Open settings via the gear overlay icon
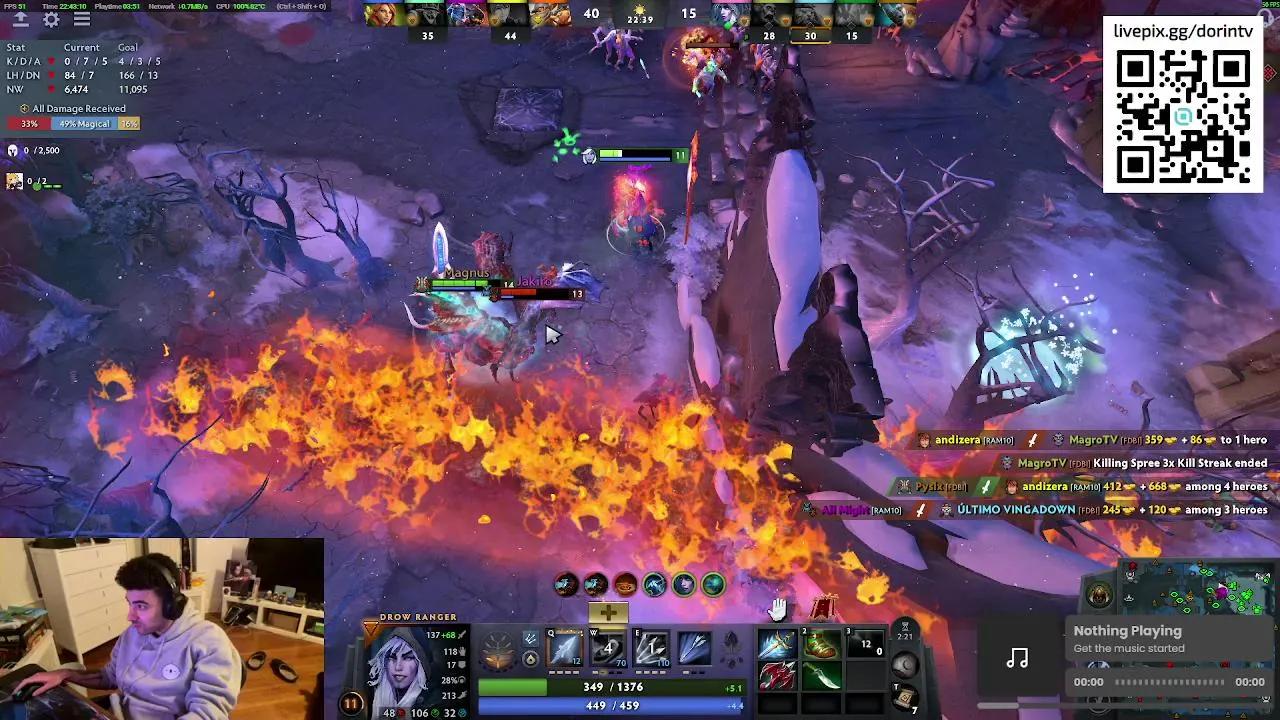Viewport: 1280px width, 720px height. (x=51, y=20)
